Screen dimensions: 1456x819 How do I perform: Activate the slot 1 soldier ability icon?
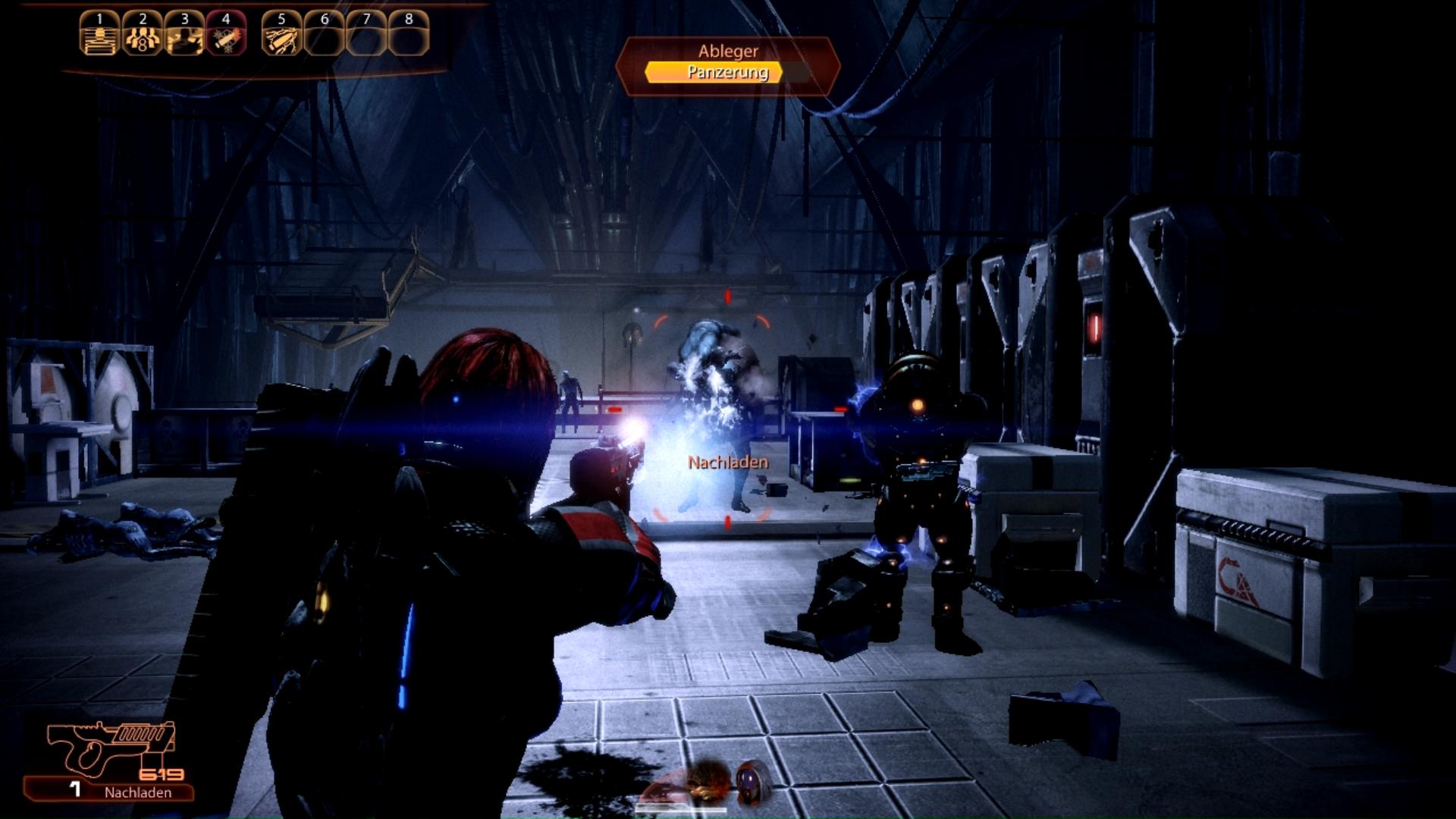point(100,35)
